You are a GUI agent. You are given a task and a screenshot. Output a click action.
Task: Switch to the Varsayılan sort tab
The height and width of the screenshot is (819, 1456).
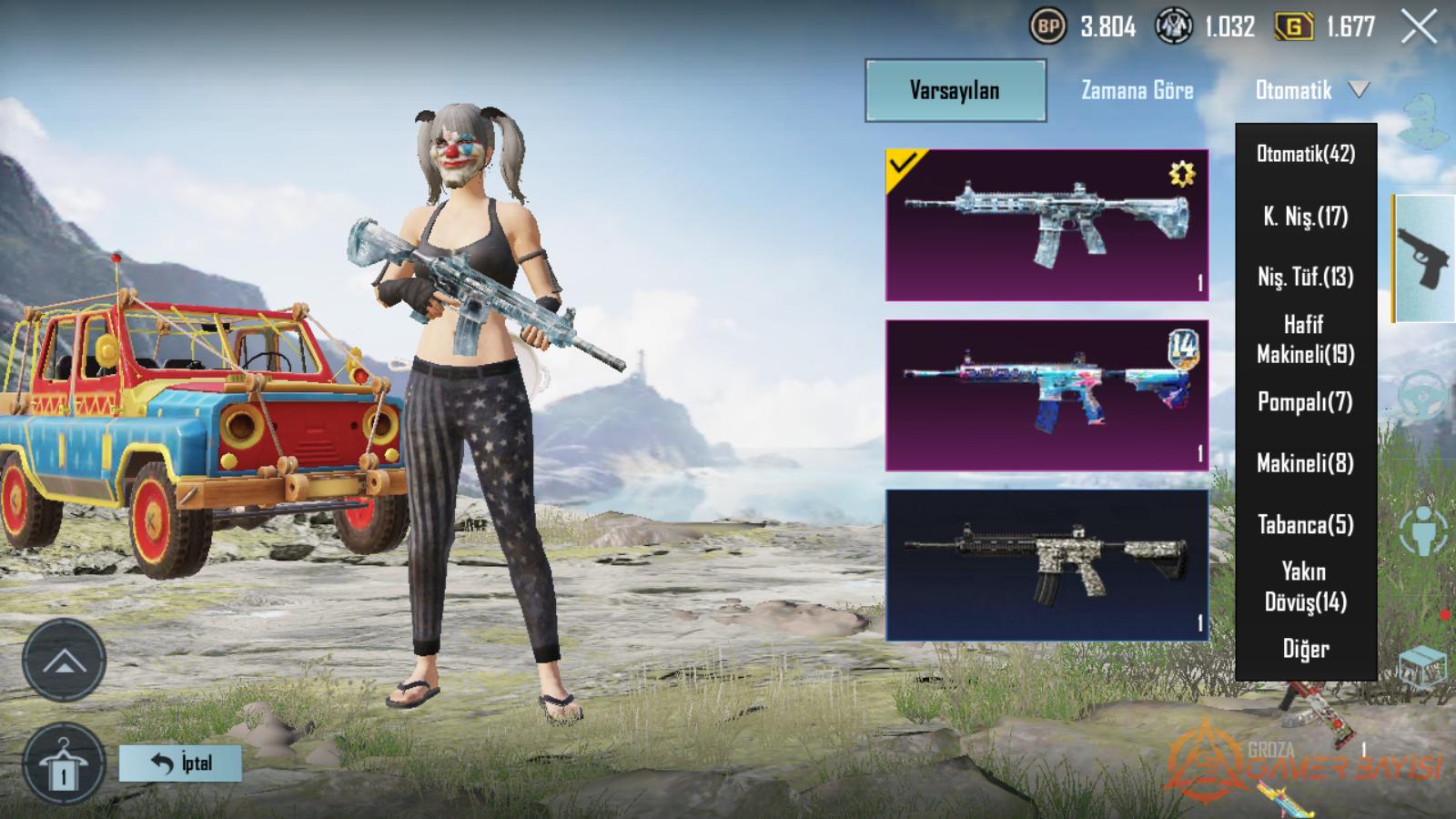[x=955, y=90]
